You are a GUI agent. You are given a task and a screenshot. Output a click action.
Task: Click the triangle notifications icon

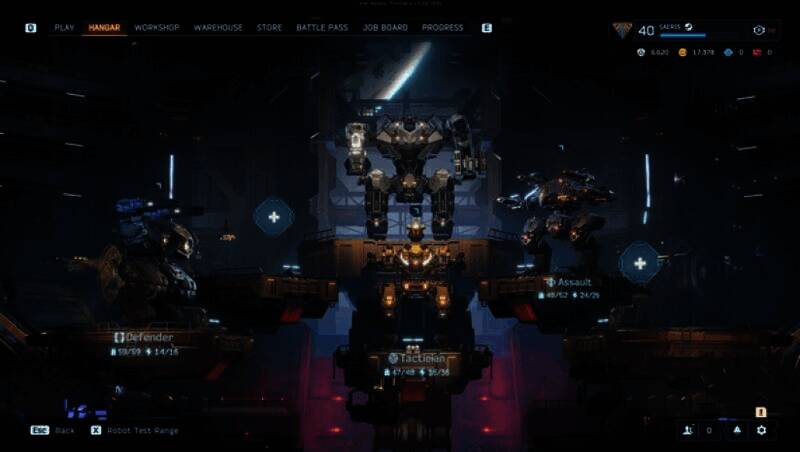[x=737, y=430]
